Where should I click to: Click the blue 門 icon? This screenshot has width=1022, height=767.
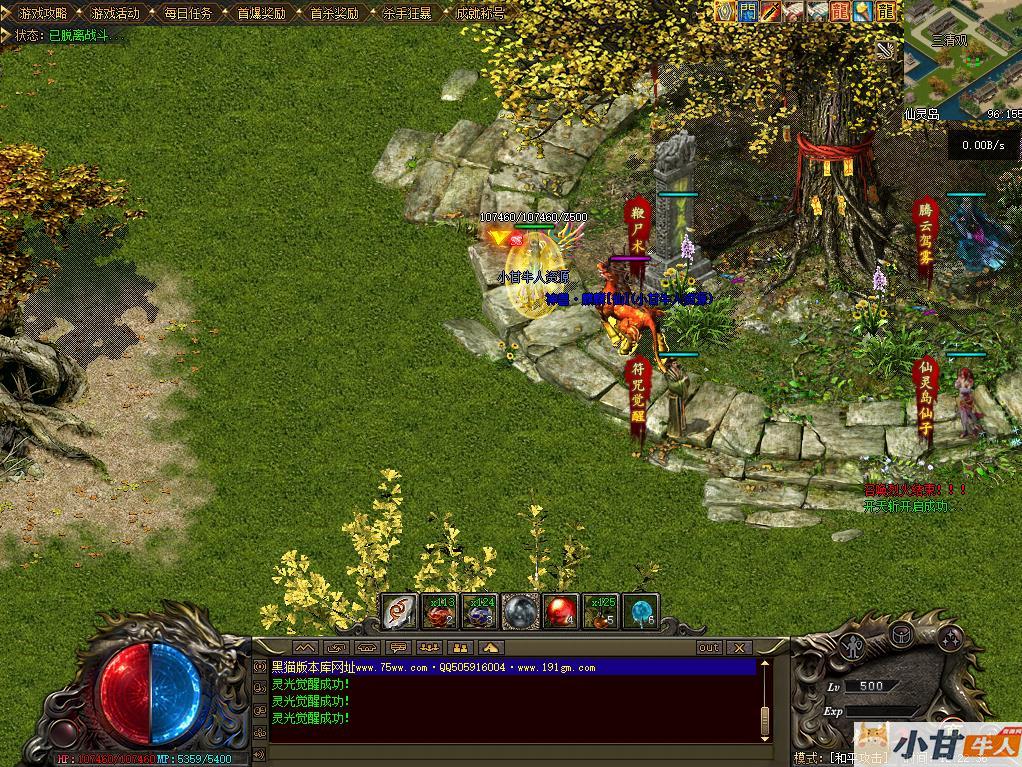tap(748, 12)
